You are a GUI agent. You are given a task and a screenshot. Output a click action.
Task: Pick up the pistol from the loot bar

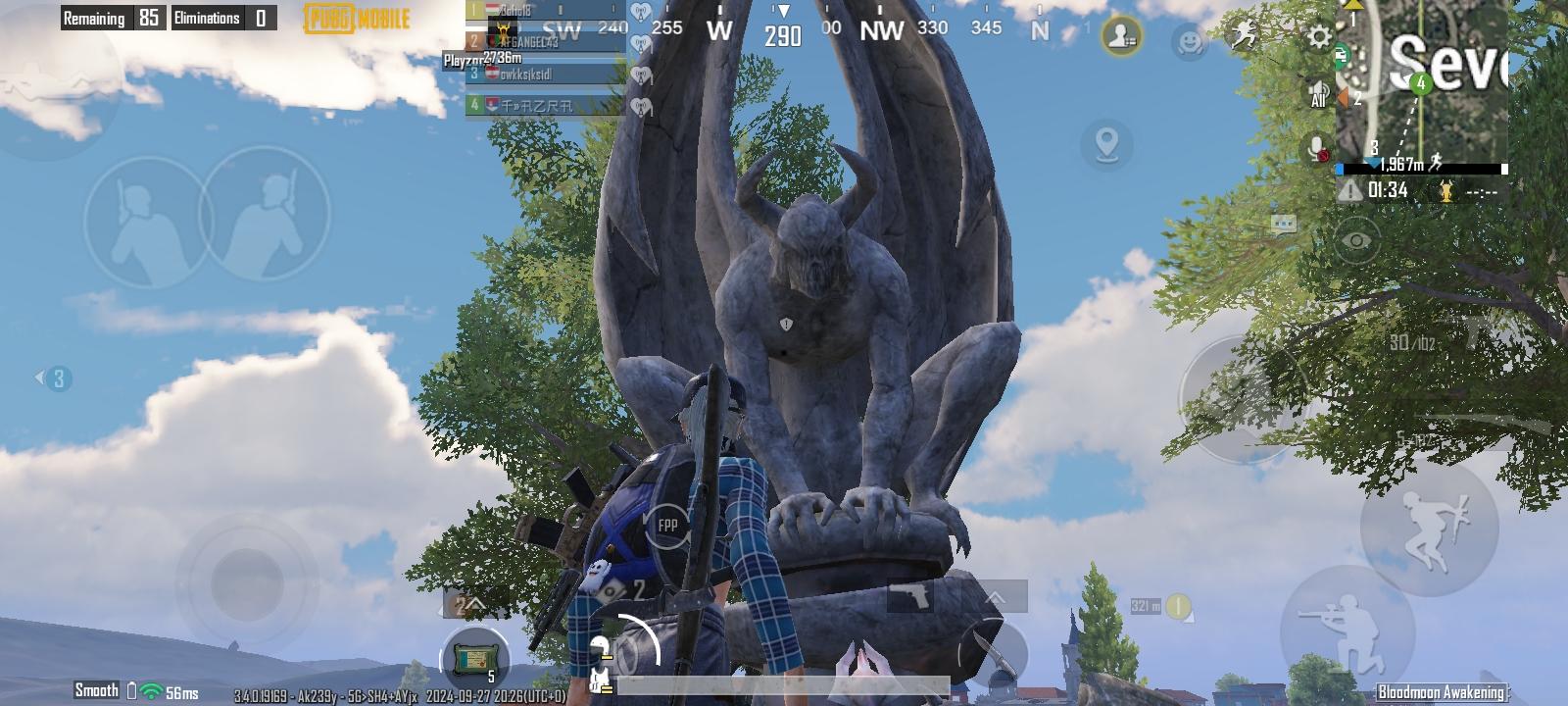tap(912, 595)
